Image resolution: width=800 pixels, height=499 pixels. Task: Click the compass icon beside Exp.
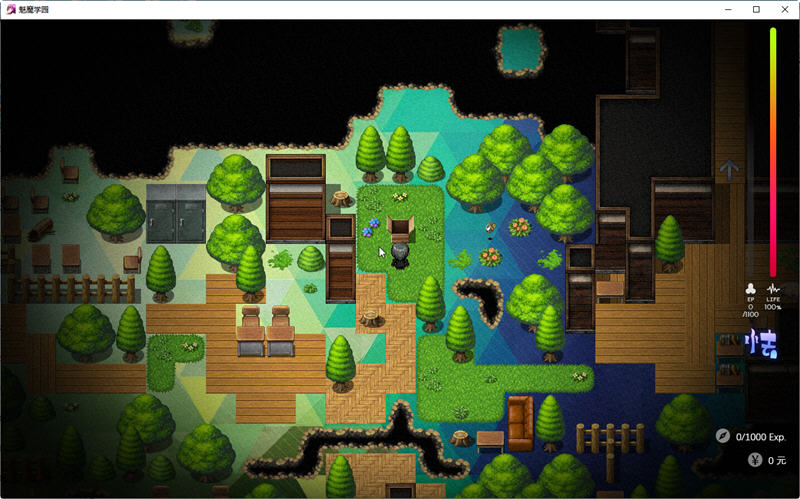click(x=723, y=436)
